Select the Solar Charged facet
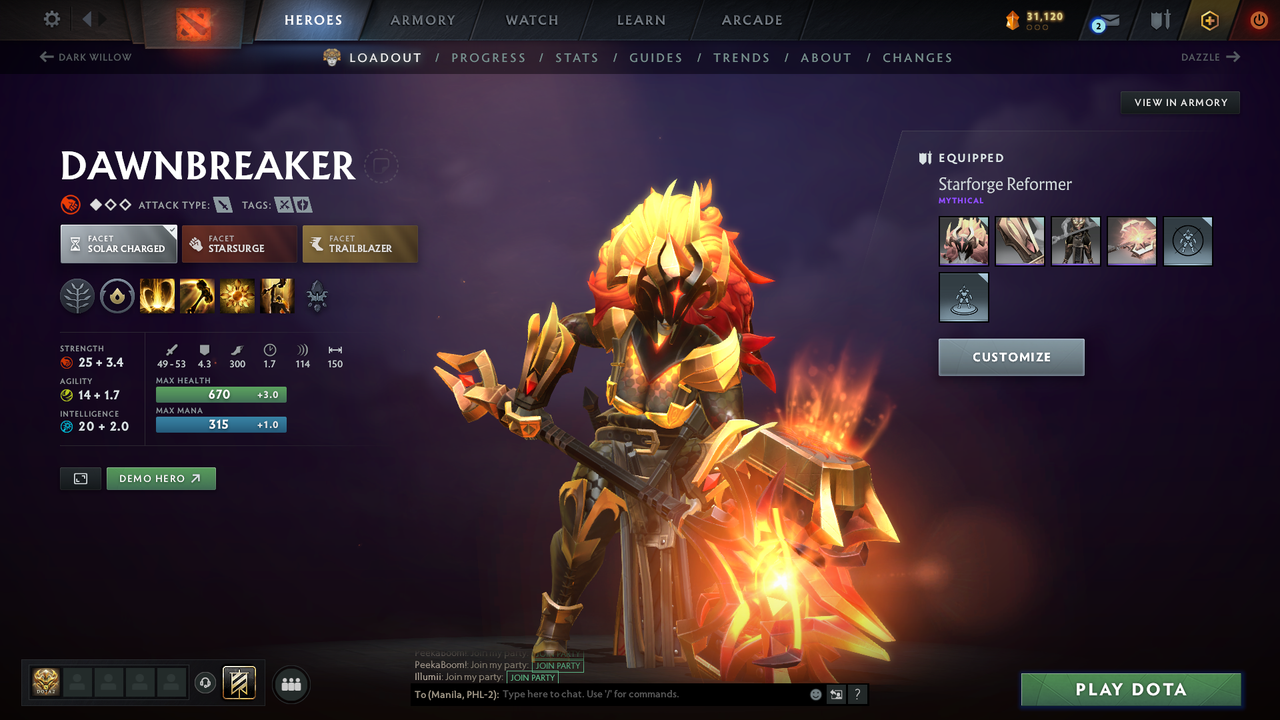Viewport: 1280px width, 720px height. point(118,243)
